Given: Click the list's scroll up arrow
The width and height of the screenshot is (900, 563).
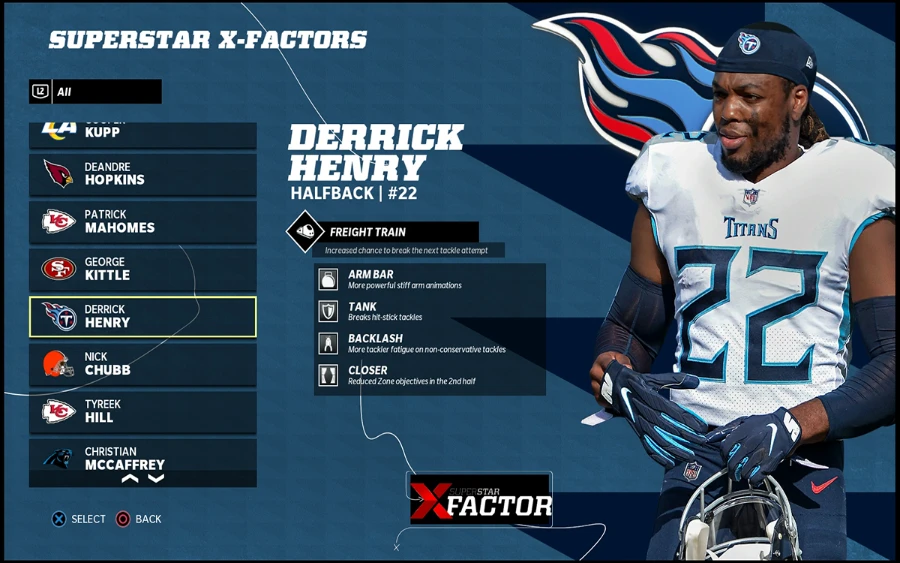Looking at the screenshot, I should point(130,479).
